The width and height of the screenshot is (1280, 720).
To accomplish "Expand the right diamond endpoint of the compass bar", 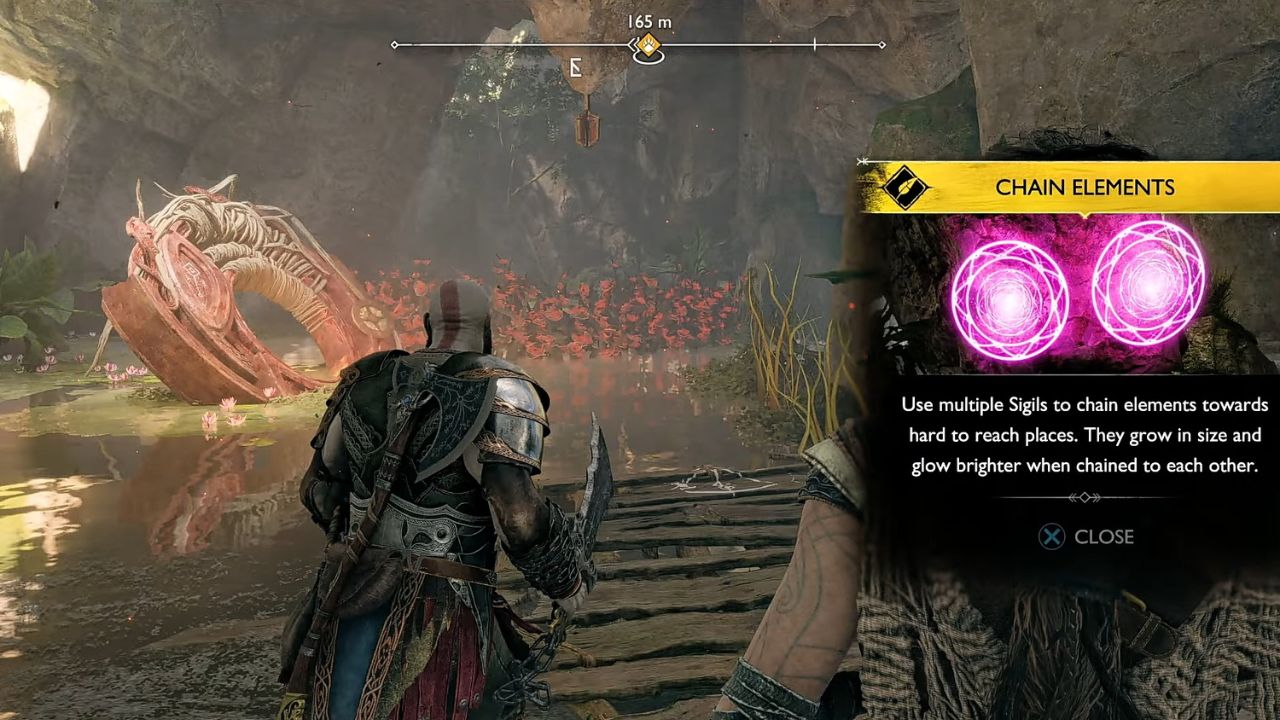I will click(x=882, y=44).
